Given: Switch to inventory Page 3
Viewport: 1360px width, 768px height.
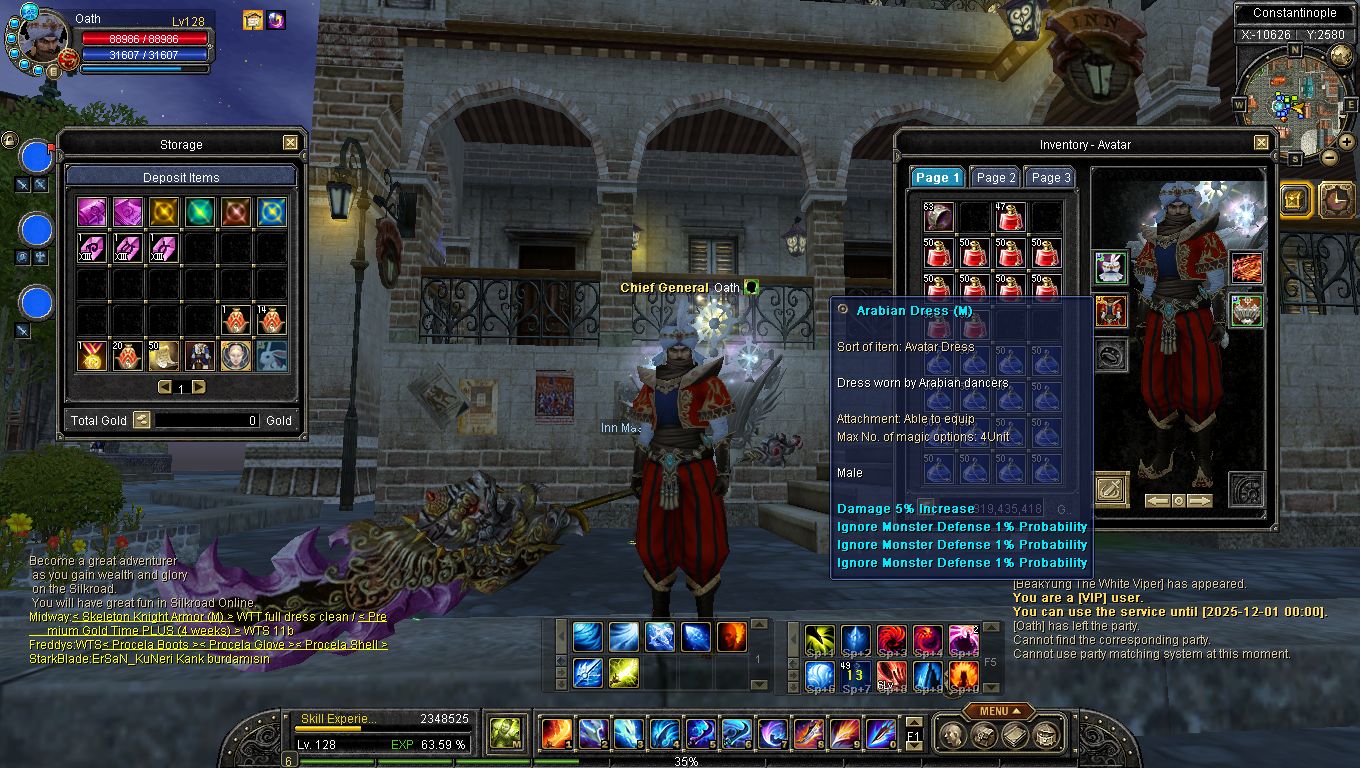Looking at the screenshot, I should (1050, 177).
